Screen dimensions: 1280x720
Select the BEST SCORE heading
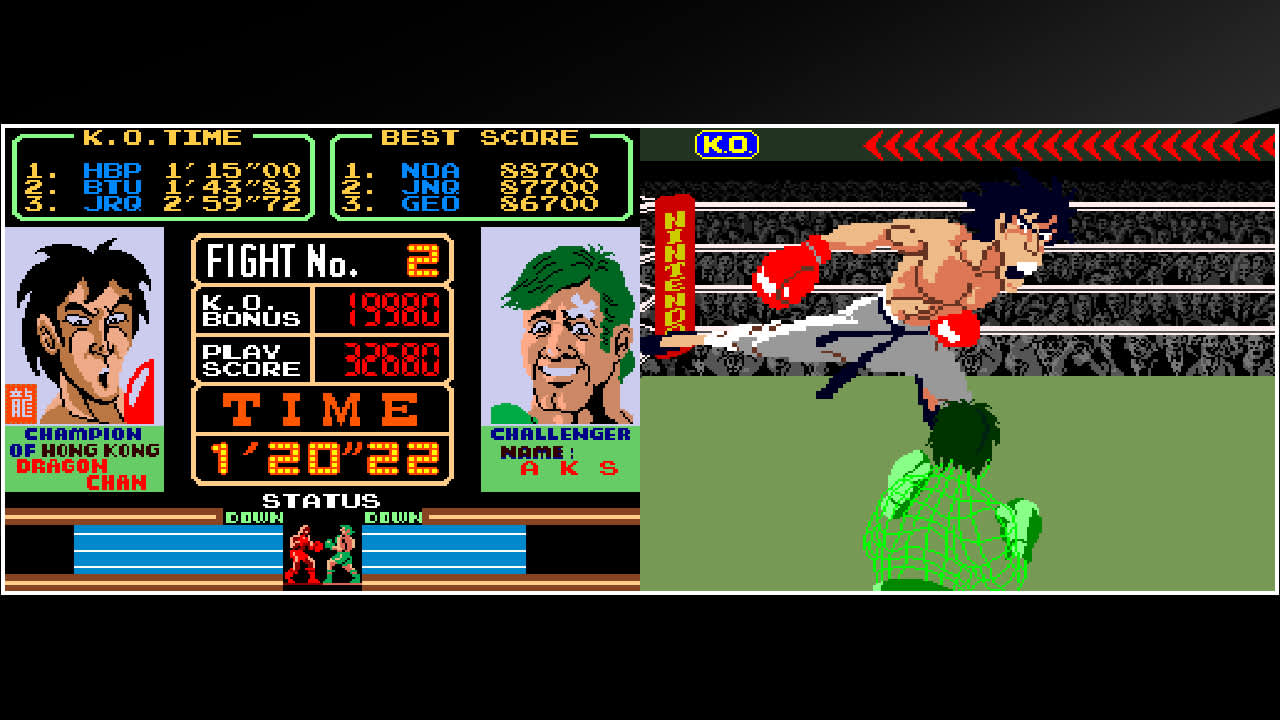coord(481,137)
